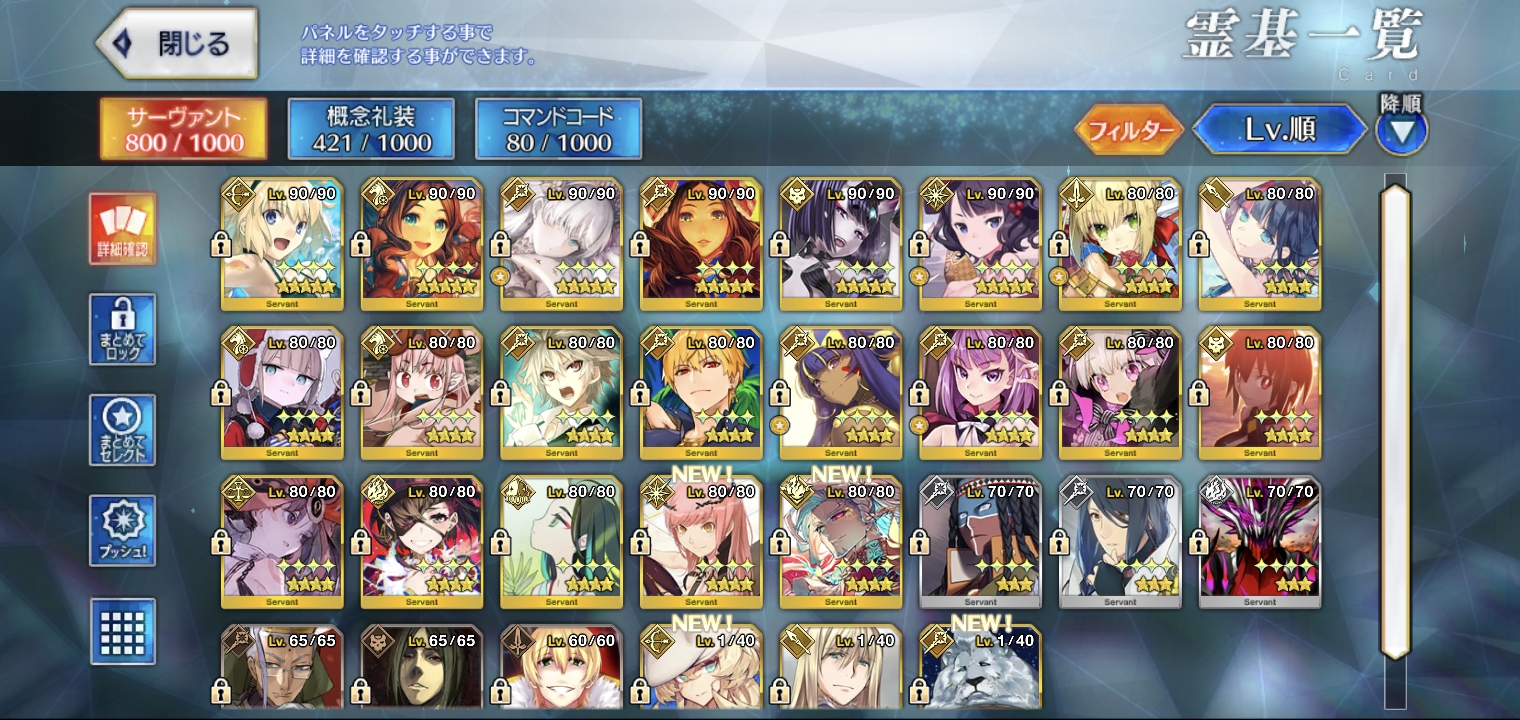1520x720 pixels.
Task: Select the white-haired Lv.90/90 servant card
Action: click(x=561, y=244)
